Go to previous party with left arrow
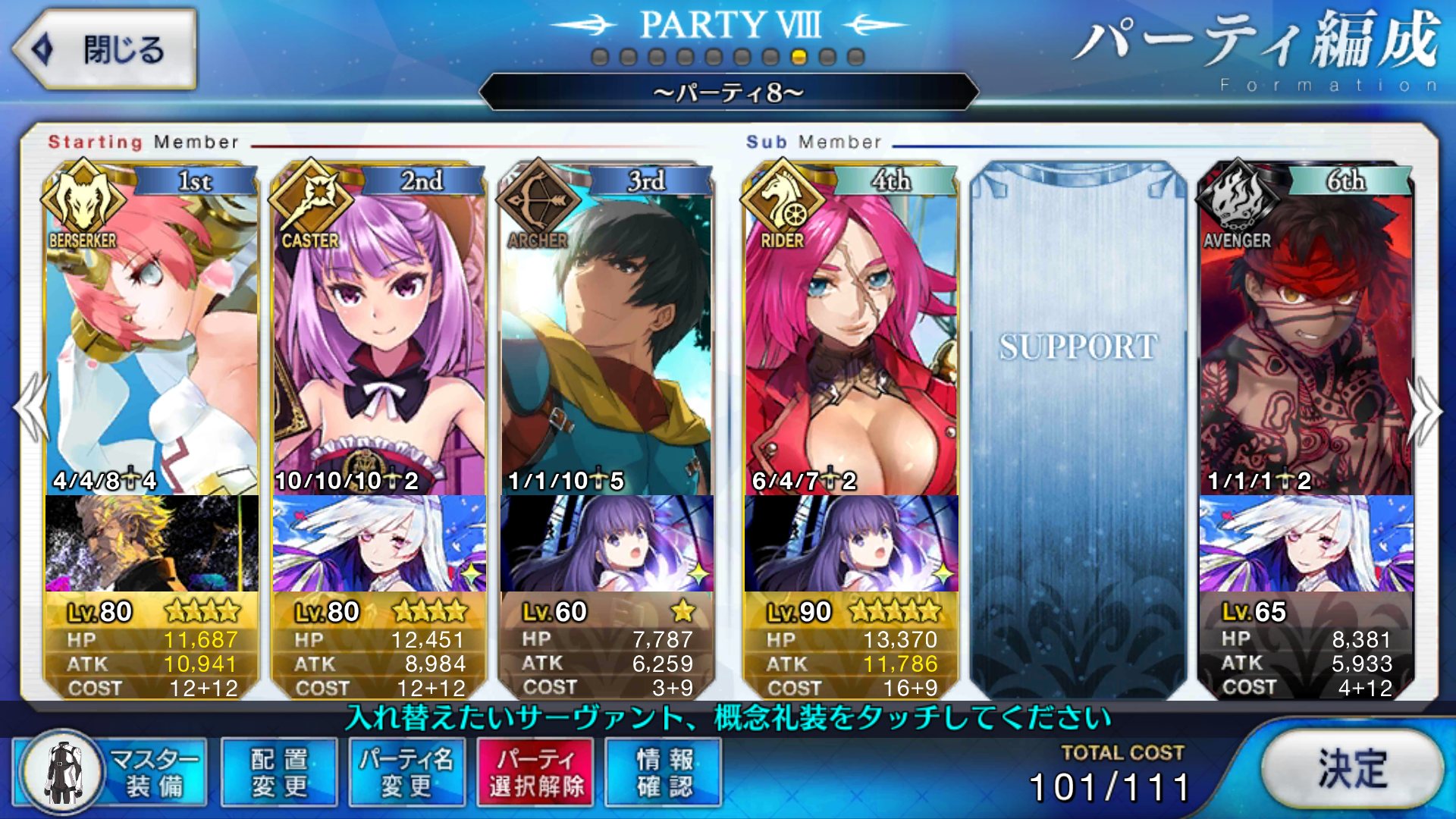 [x=30, y=409]
